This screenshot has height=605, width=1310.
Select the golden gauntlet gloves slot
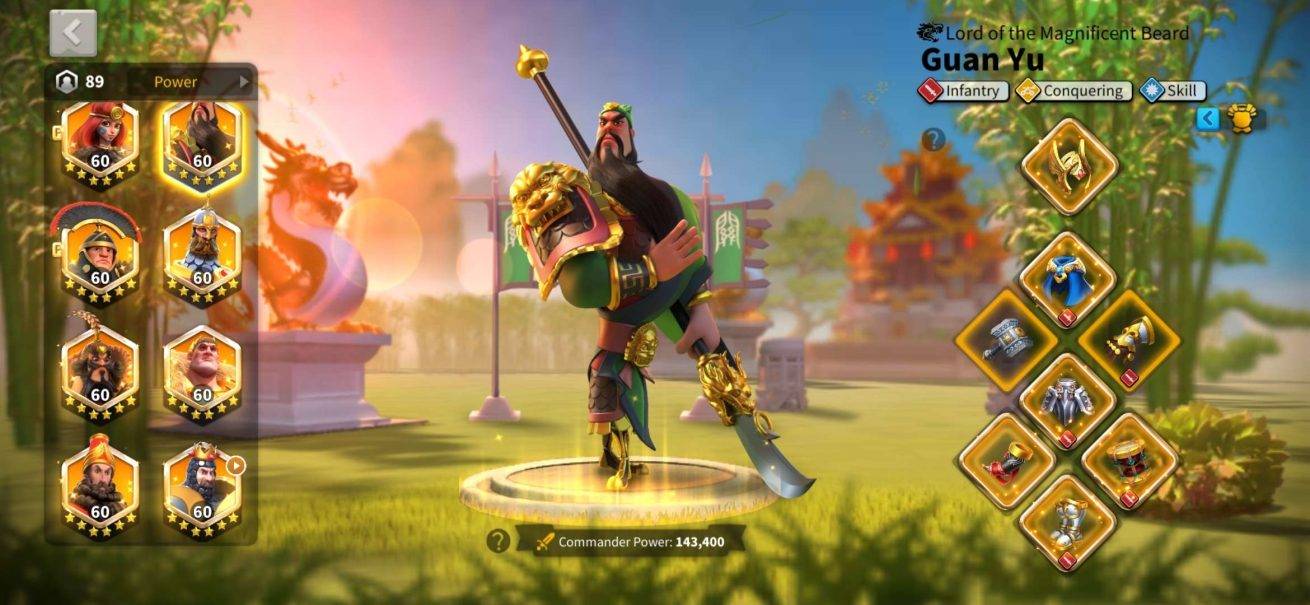1129,340
